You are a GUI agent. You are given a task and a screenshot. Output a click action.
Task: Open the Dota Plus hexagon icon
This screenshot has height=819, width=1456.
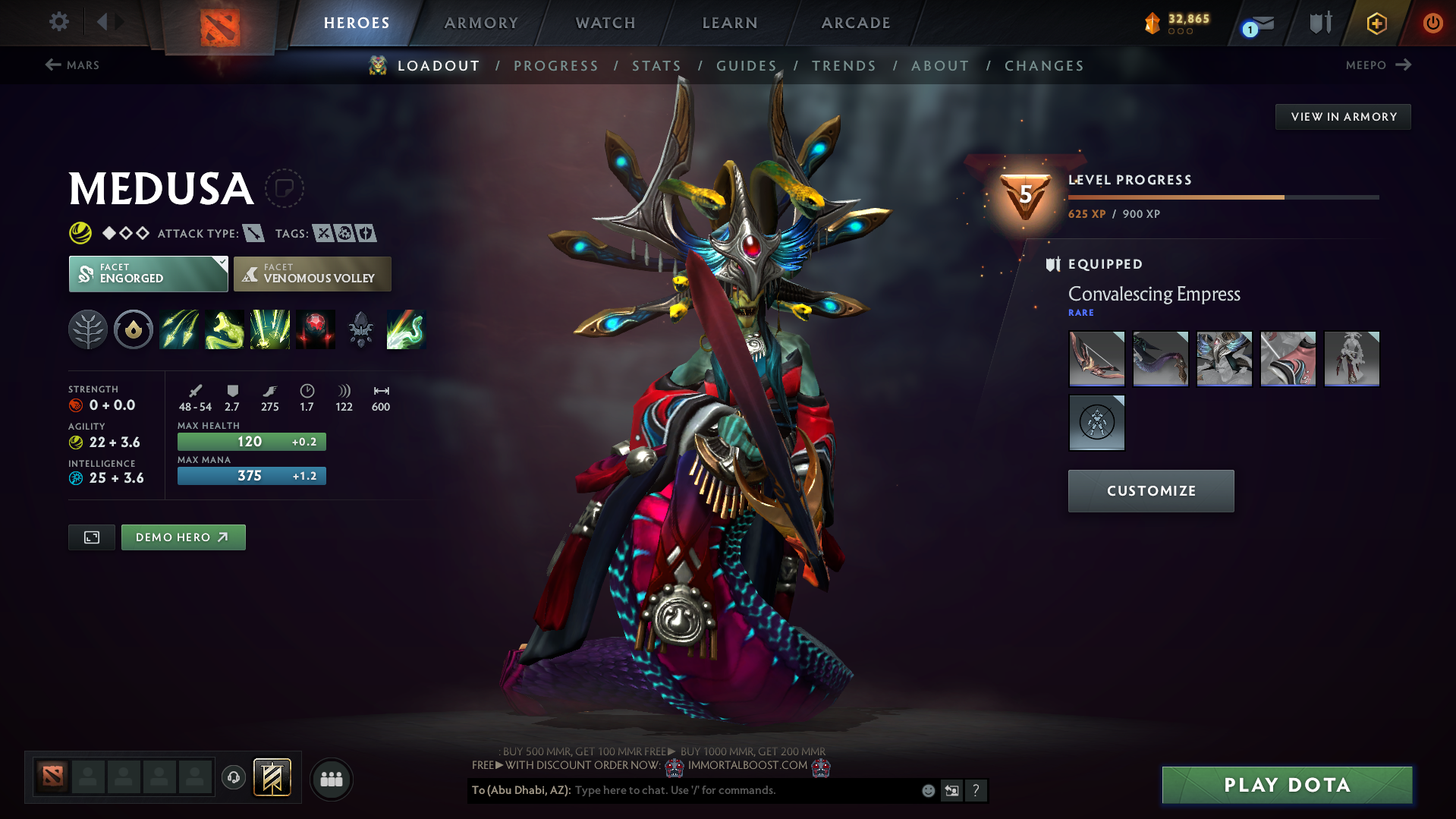pyautogui.click(x=1376, y=23)
